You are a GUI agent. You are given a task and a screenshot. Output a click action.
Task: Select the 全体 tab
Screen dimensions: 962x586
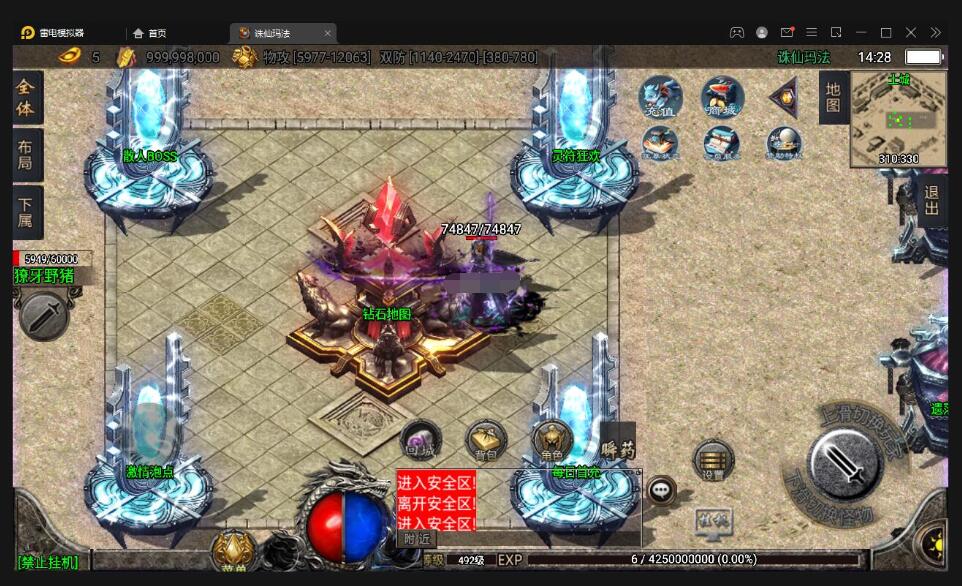27,98
